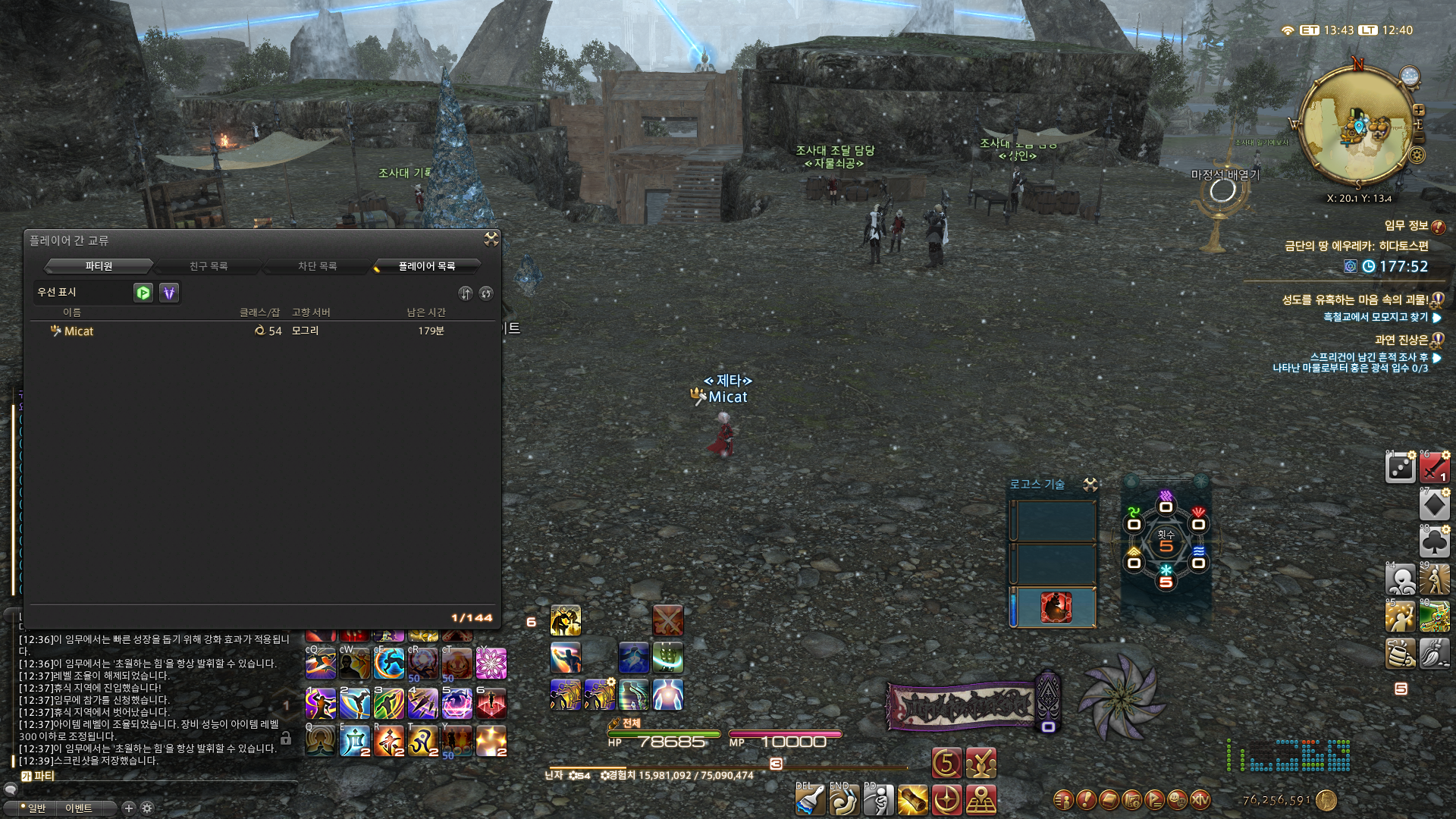This screenshot has height=819, width=1456.
Task: Select the 차단 목록 tab
Action: click(x=317, y=266)
